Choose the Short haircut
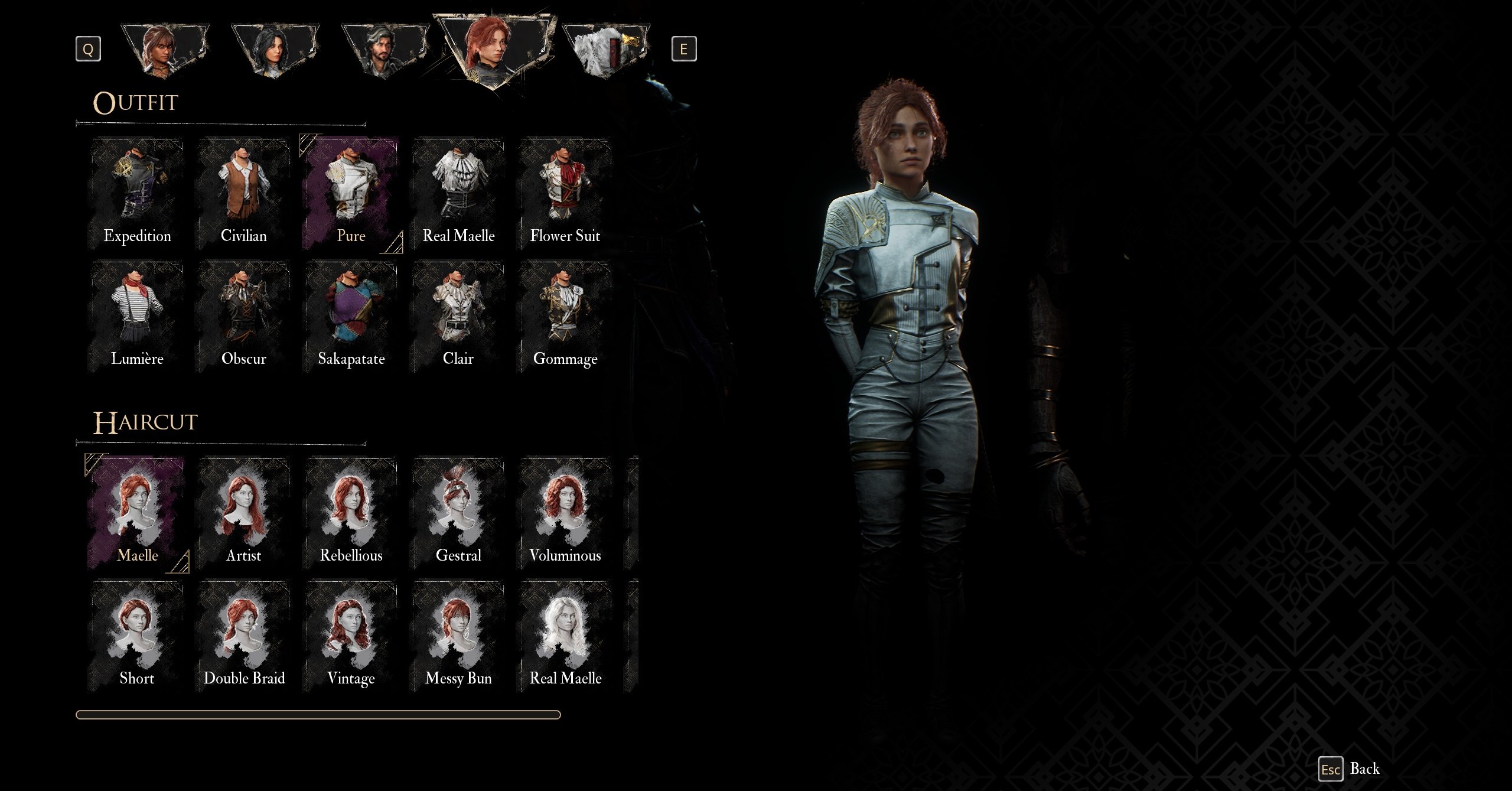Screen dimensions: 1512x791 (x=137, y=635)
